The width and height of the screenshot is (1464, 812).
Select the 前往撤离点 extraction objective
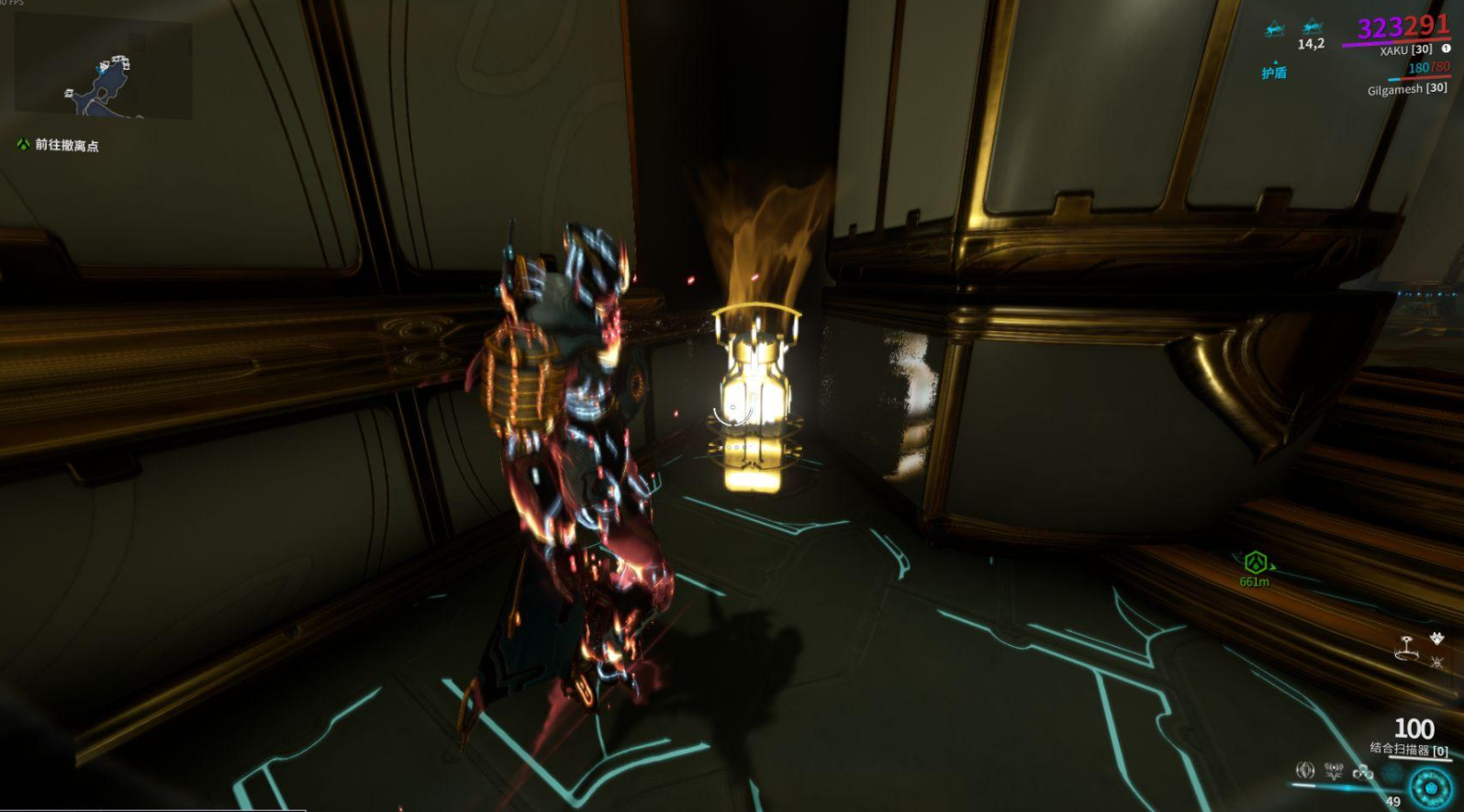click(x=66, y=145)
